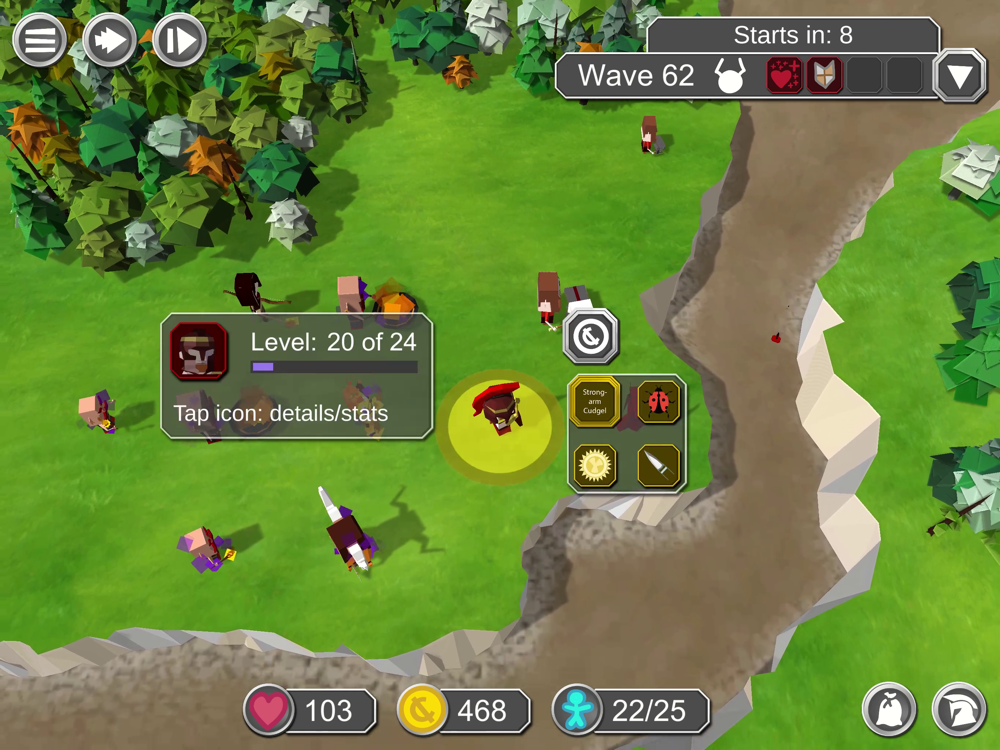Screen dimensions: 1000x750
Task: Click the play/pause step button
Action: [180, 41]
